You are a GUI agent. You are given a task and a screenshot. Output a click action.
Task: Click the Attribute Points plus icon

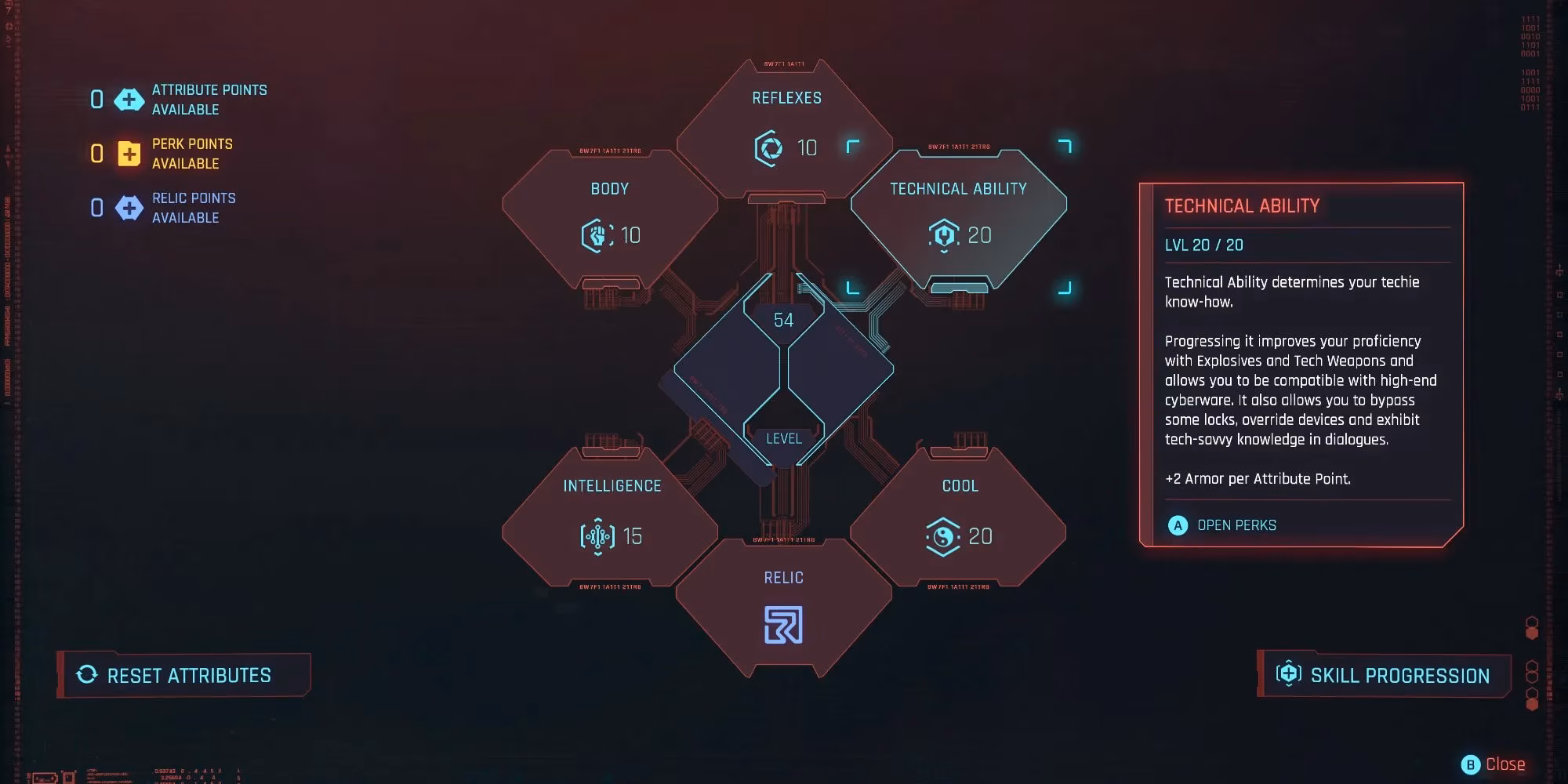128,100
